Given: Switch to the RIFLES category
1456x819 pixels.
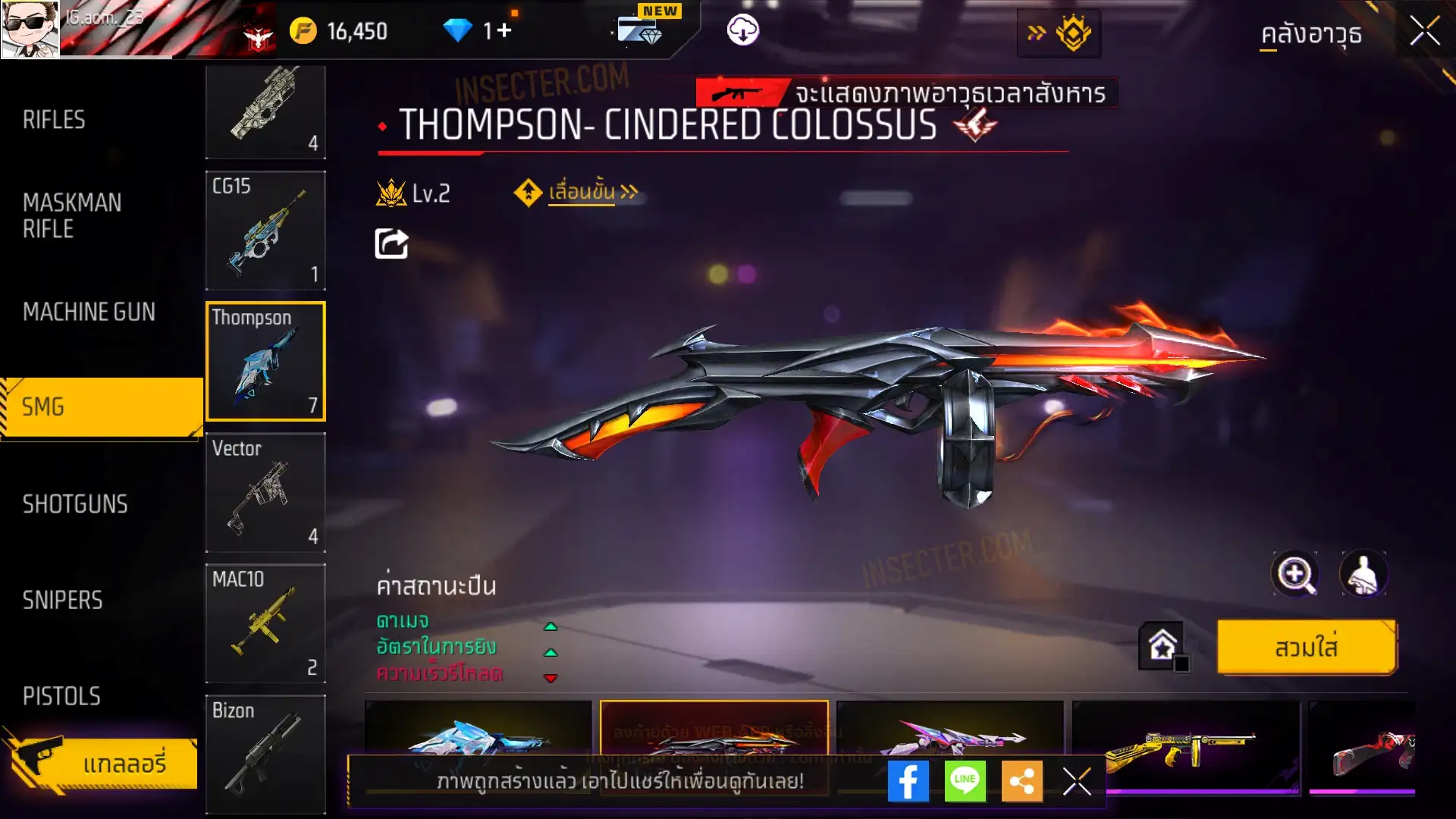Looking at the screenshot, I should pos(55,120).
